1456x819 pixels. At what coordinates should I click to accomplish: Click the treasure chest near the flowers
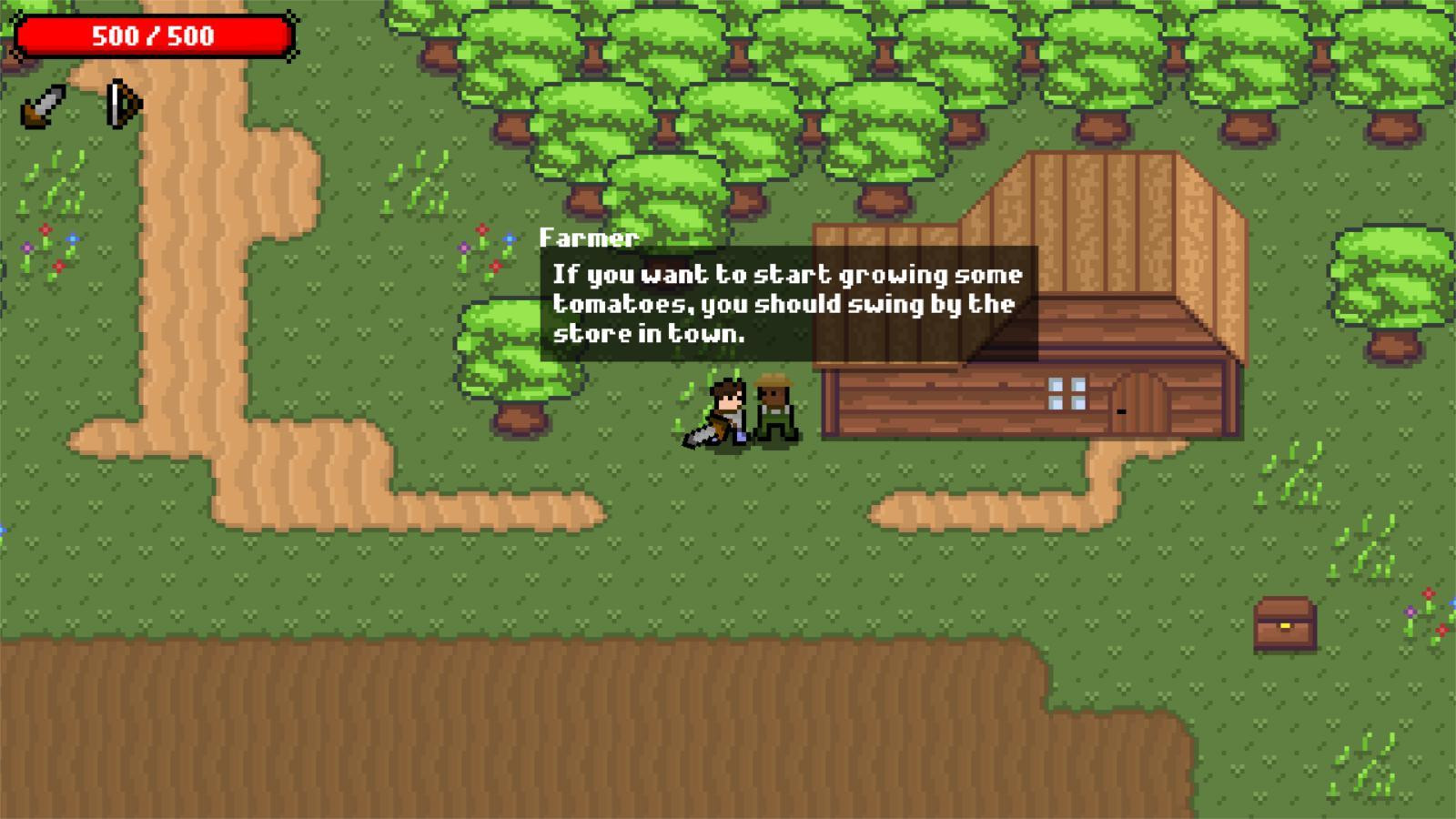(1286, 623)
